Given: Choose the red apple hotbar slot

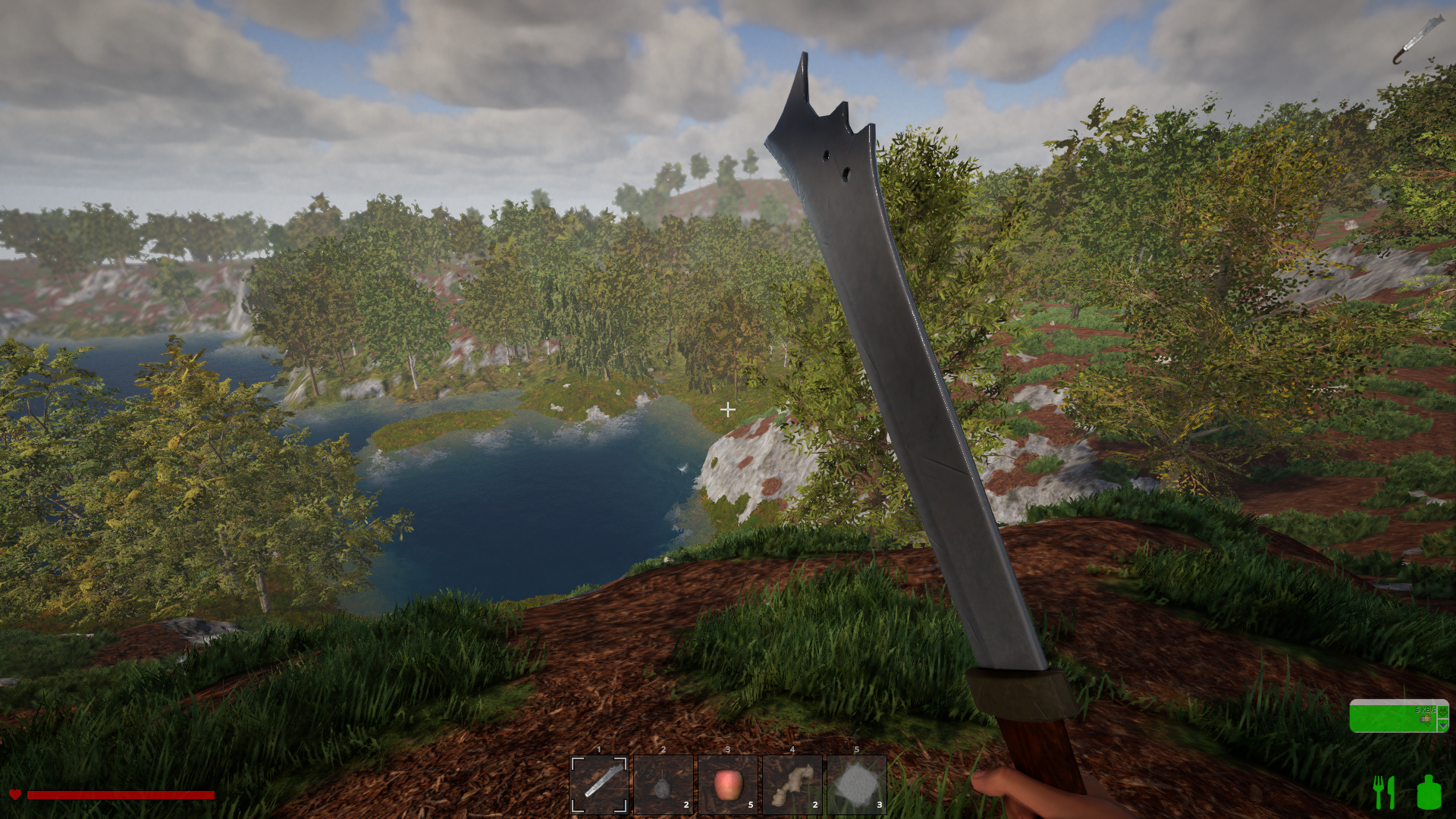Looking at the screenshot, I should (x=728, y=784).
